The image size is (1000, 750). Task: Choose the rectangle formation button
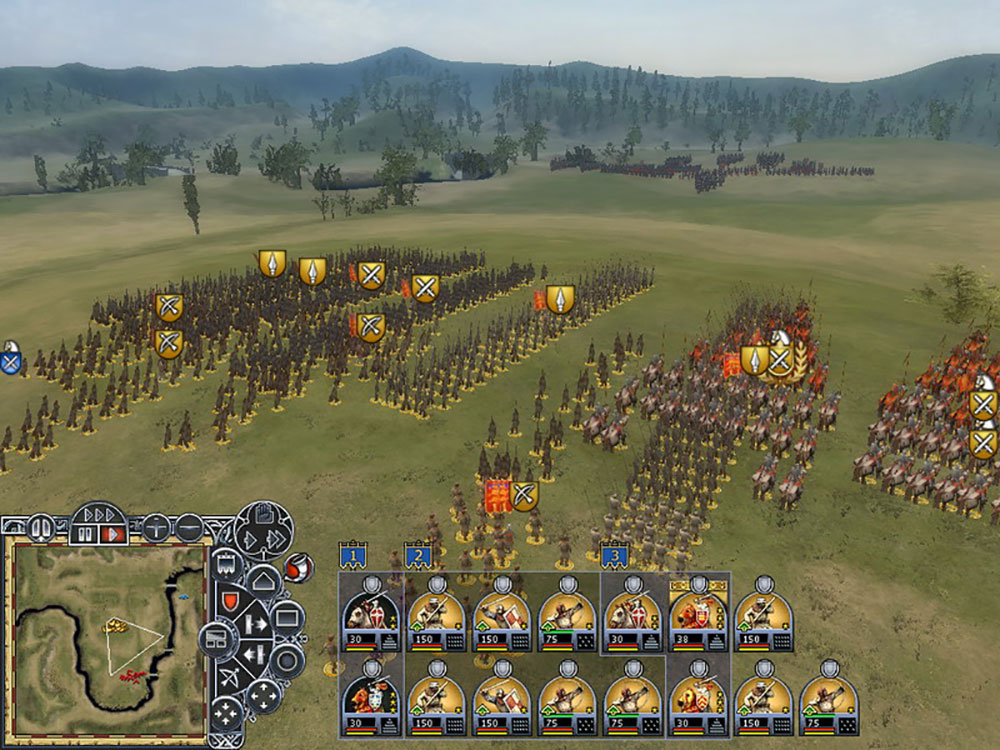[288, 619]
